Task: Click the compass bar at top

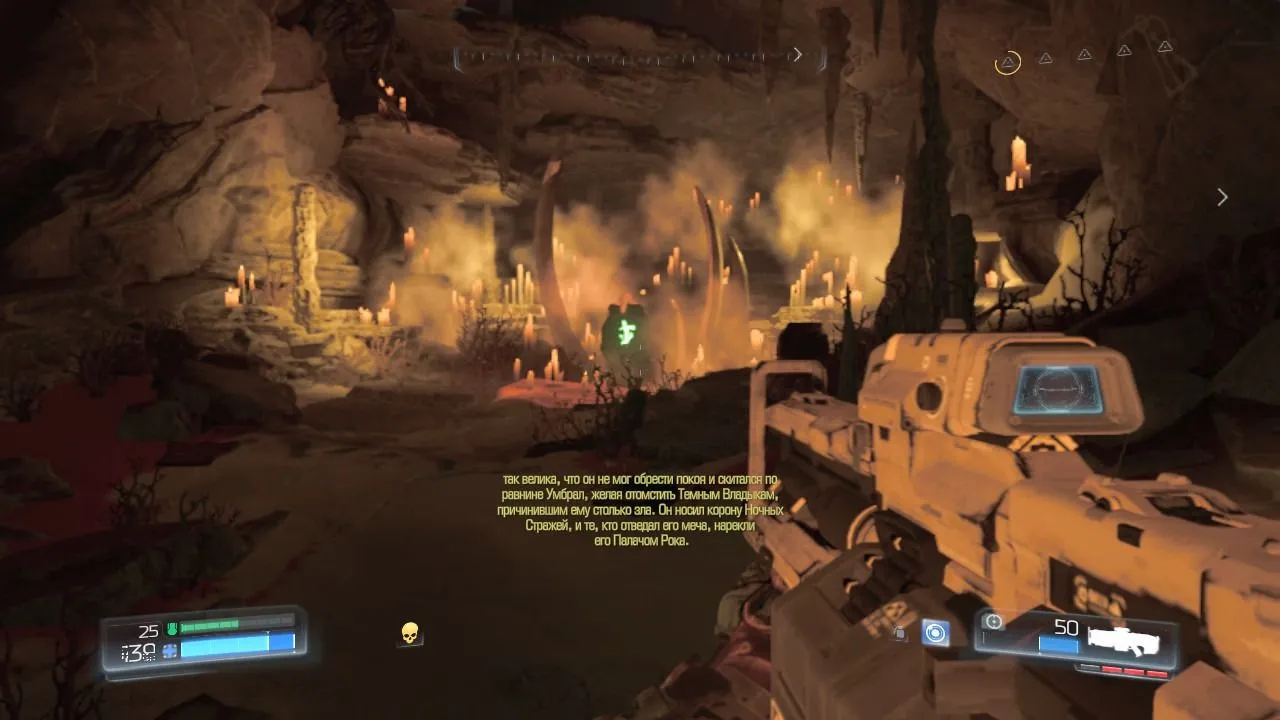Action: pyautogui.click(x=640, y=57)
